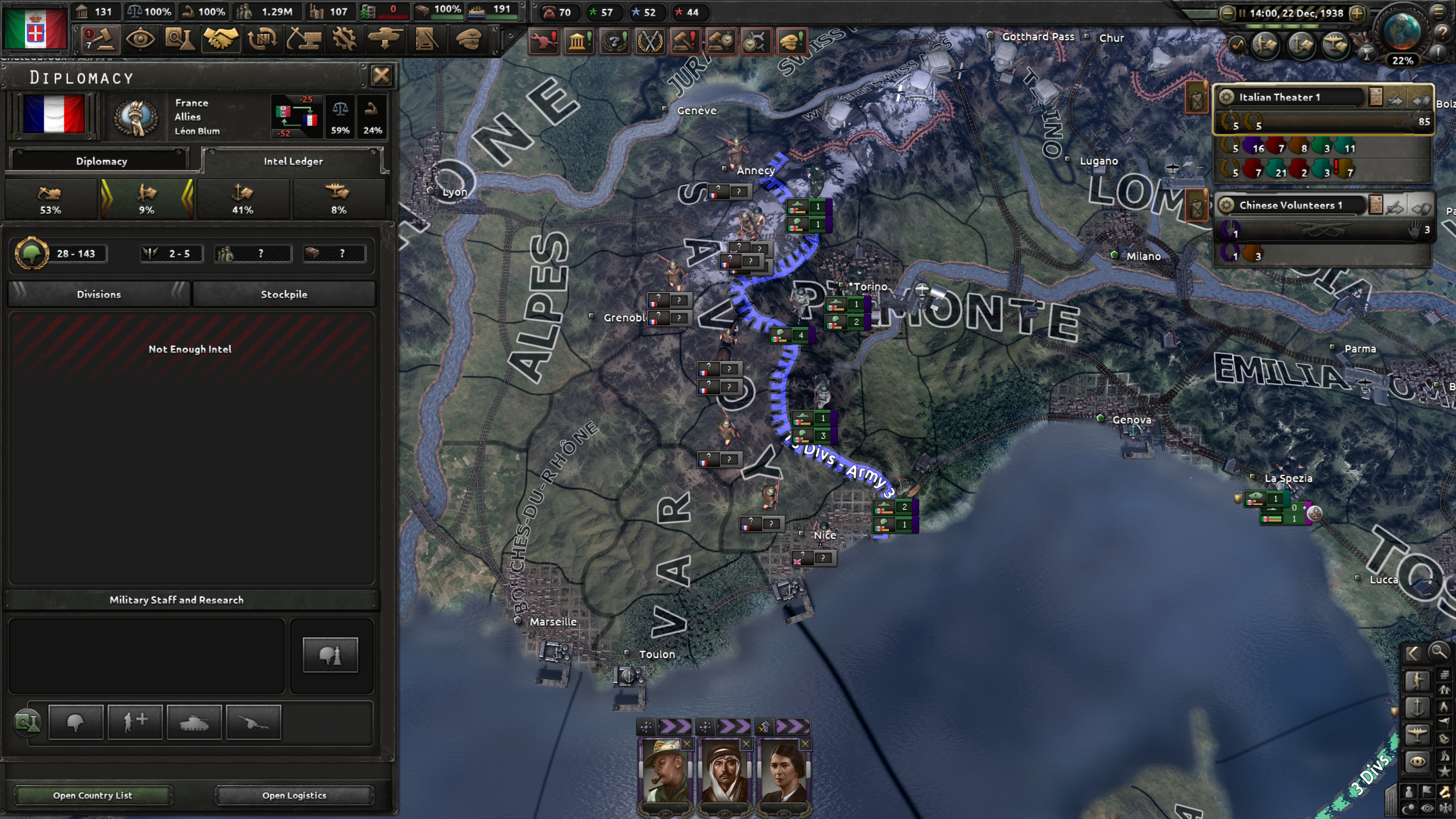
Task: Open the officer cap army menu
Action: point(469,40)
